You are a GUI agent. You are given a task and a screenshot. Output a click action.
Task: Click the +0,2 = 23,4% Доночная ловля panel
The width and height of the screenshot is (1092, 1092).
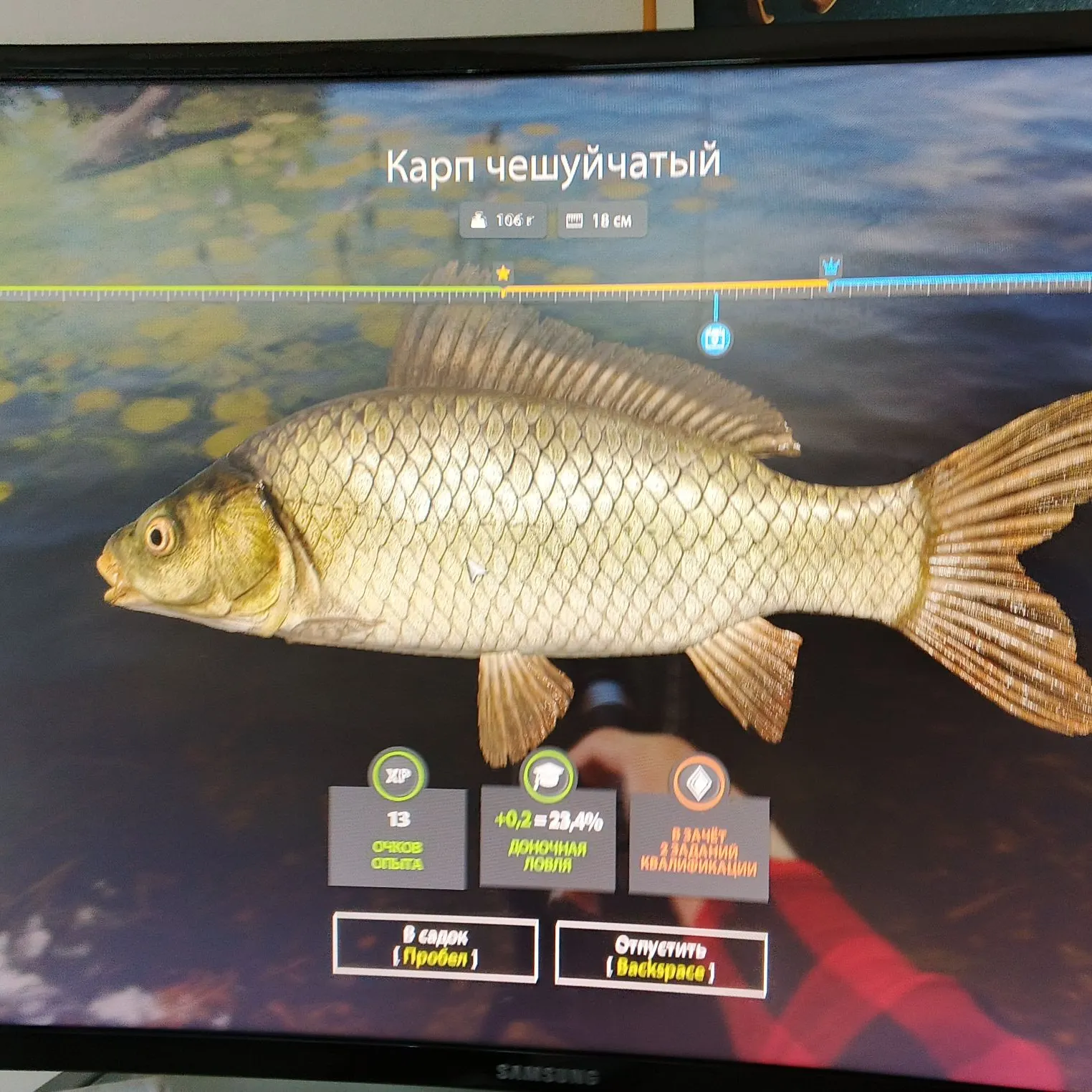click(x=550, y=838)
